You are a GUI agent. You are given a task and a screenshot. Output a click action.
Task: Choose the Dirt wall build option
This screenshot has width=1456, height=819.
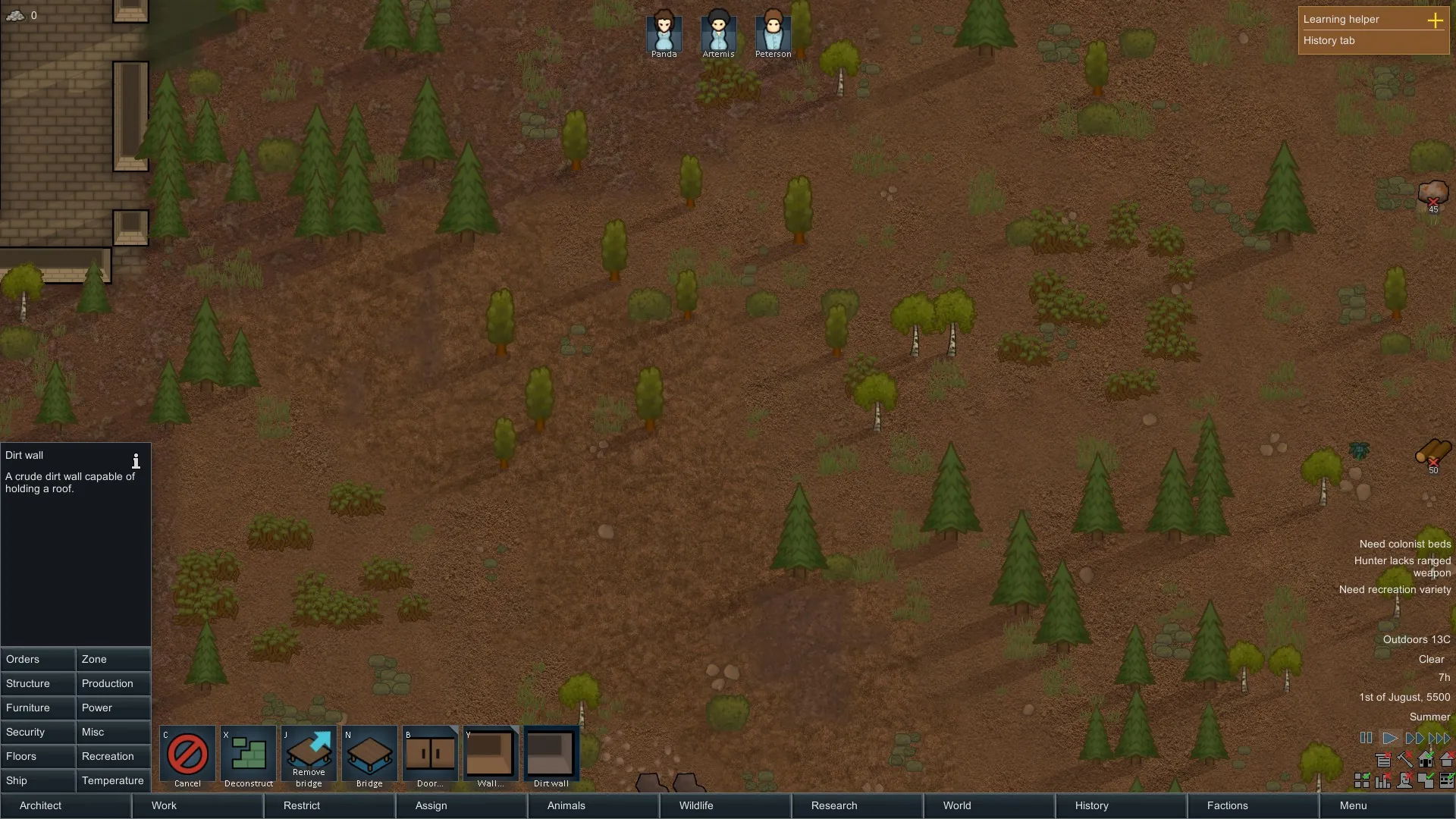point(551,756)
